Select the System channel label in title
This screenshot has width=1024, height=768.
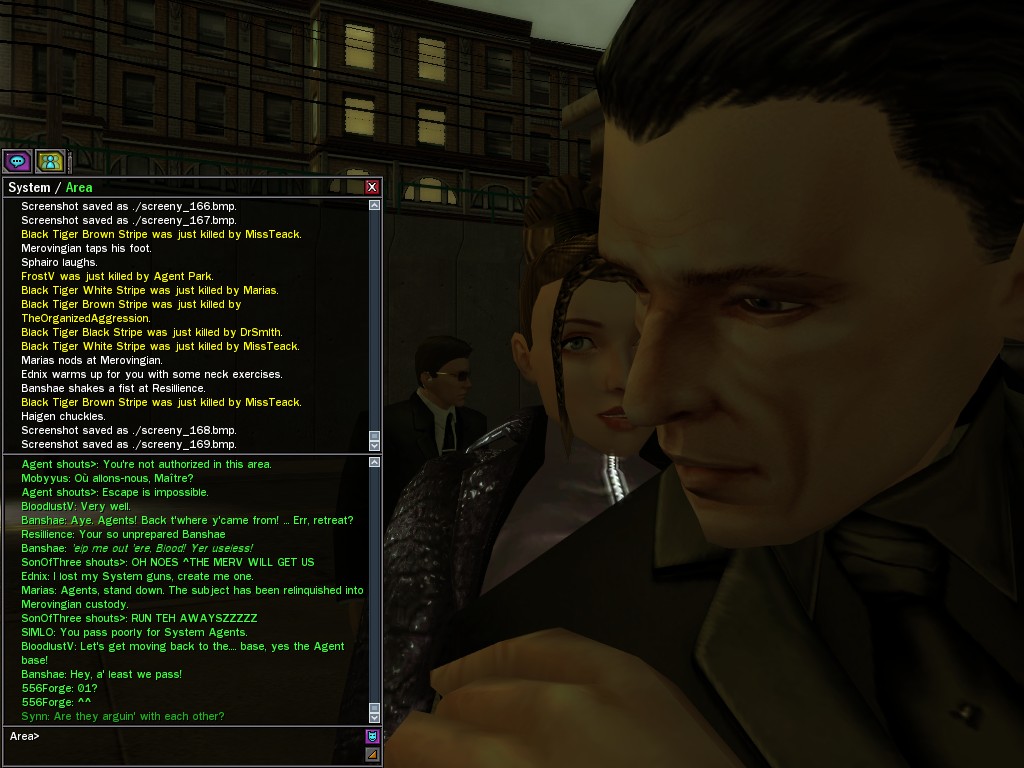29,187
